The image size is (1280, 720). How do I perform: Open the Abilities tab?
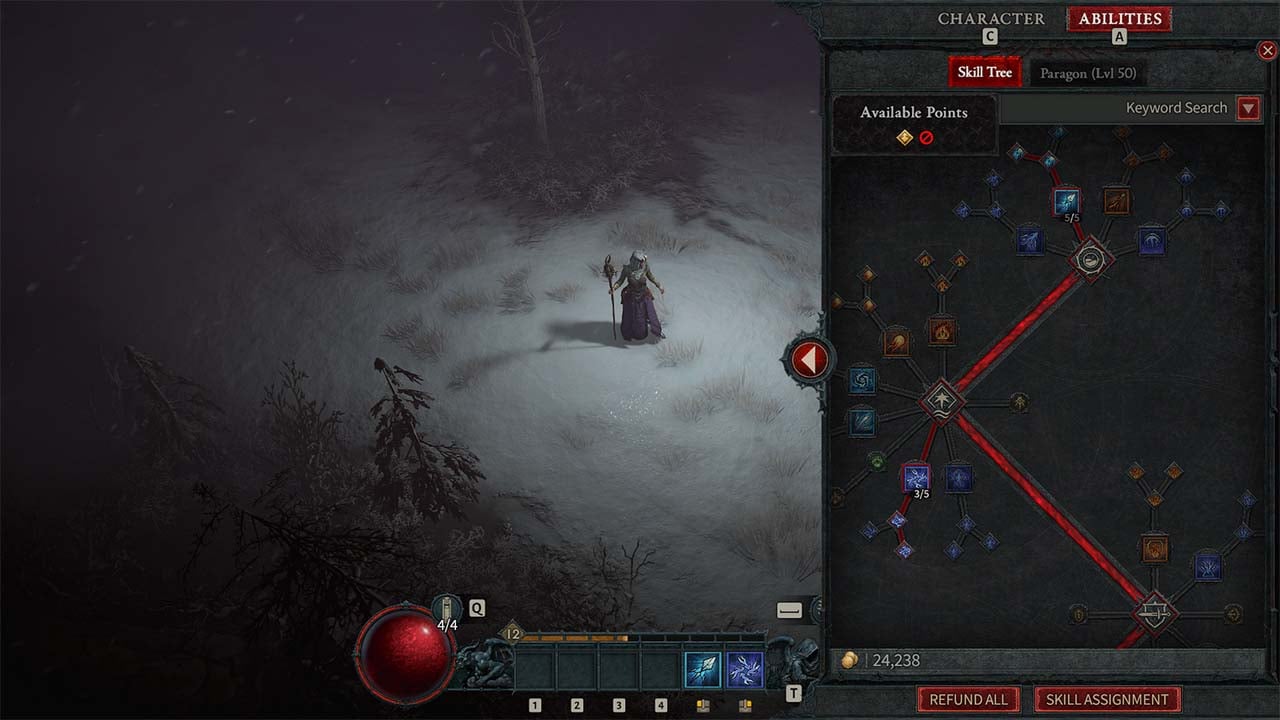tap(1119, 19)
